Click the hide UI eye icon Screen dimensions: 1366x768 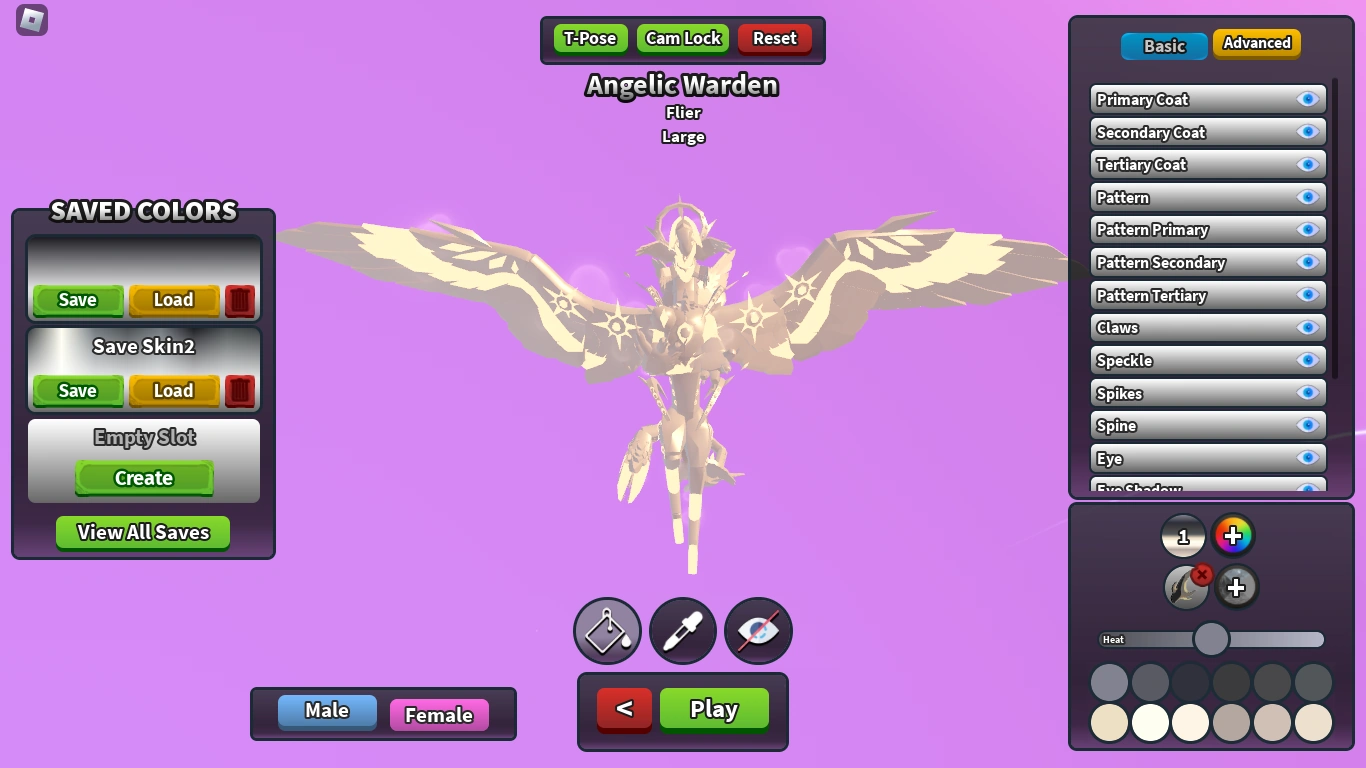click(x=757, y=631)
